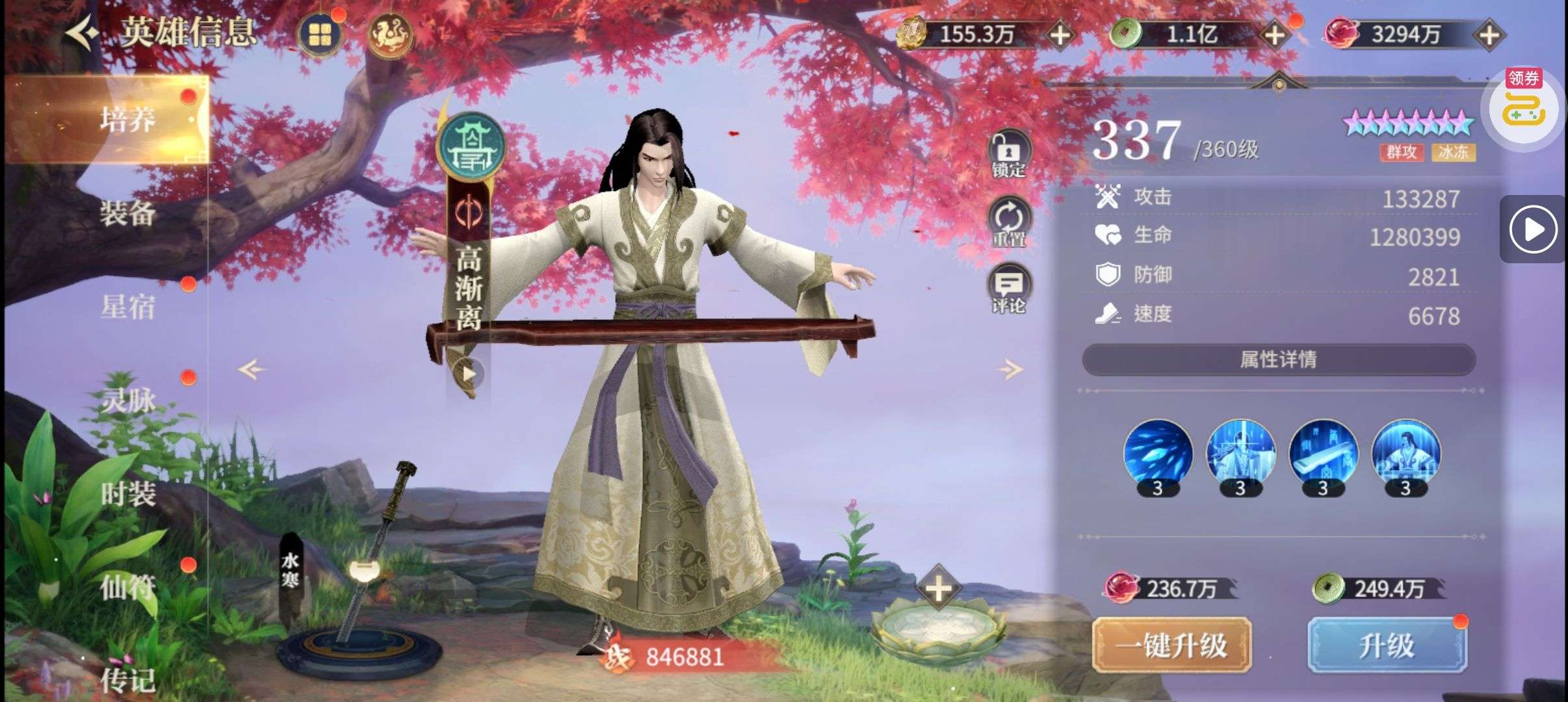Show the previous hero with left arrow

pyautogui.click(x=252, y=370)
